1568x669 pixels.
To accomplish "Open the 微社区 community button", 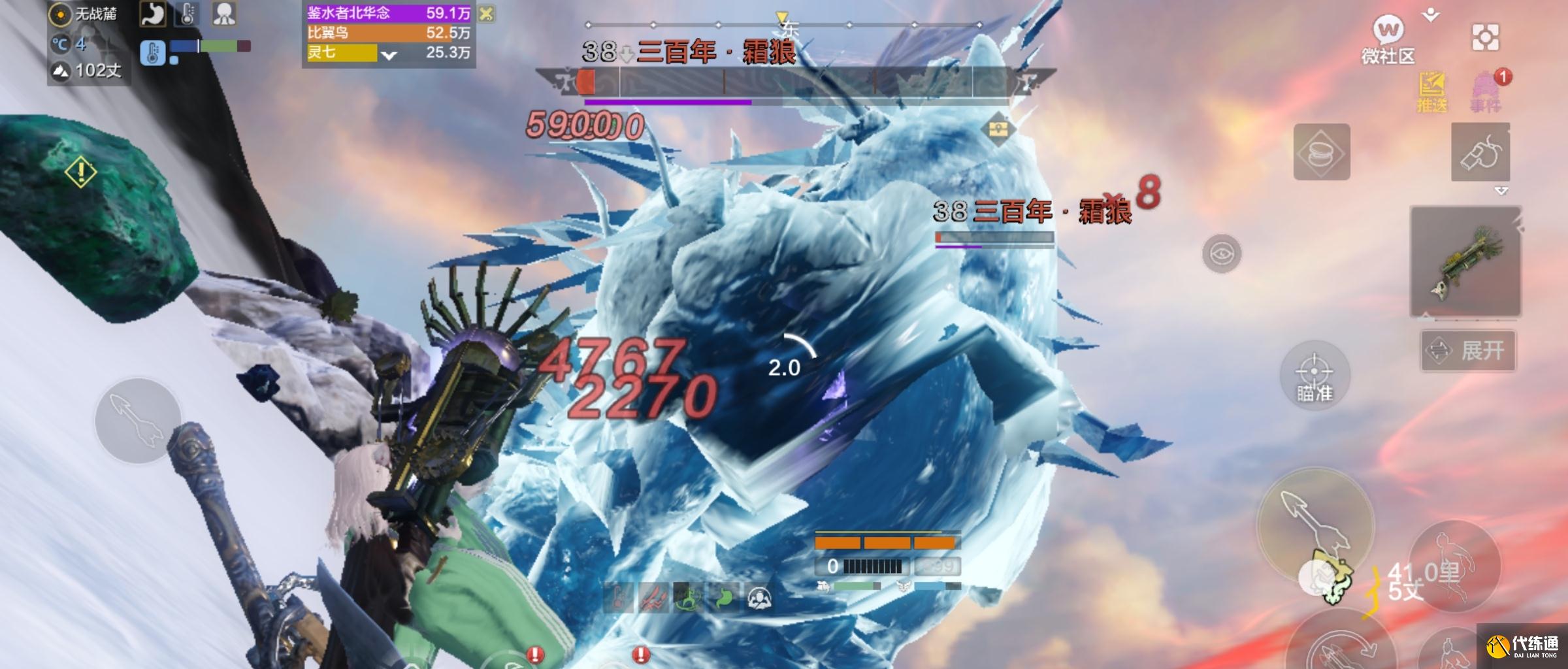I will [x=1388, y=39].
